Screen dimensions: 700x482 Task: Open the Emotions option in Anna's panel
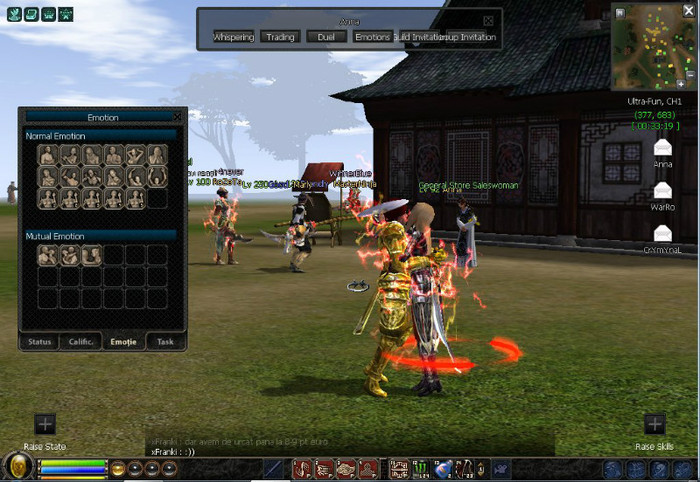(x=372, y=37)
